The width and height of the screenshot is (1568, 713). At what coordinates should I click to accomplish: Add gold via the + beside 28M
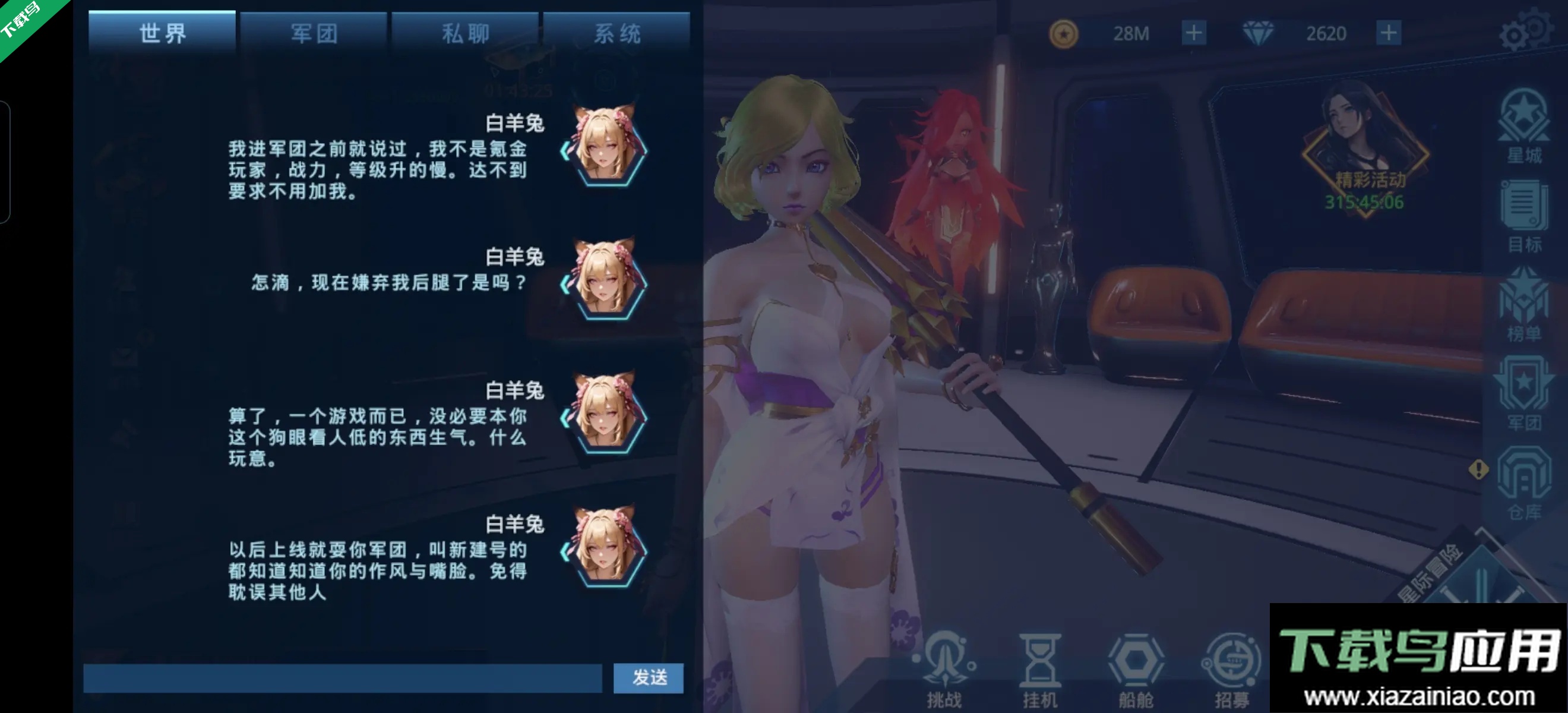tap(1194, 33)
